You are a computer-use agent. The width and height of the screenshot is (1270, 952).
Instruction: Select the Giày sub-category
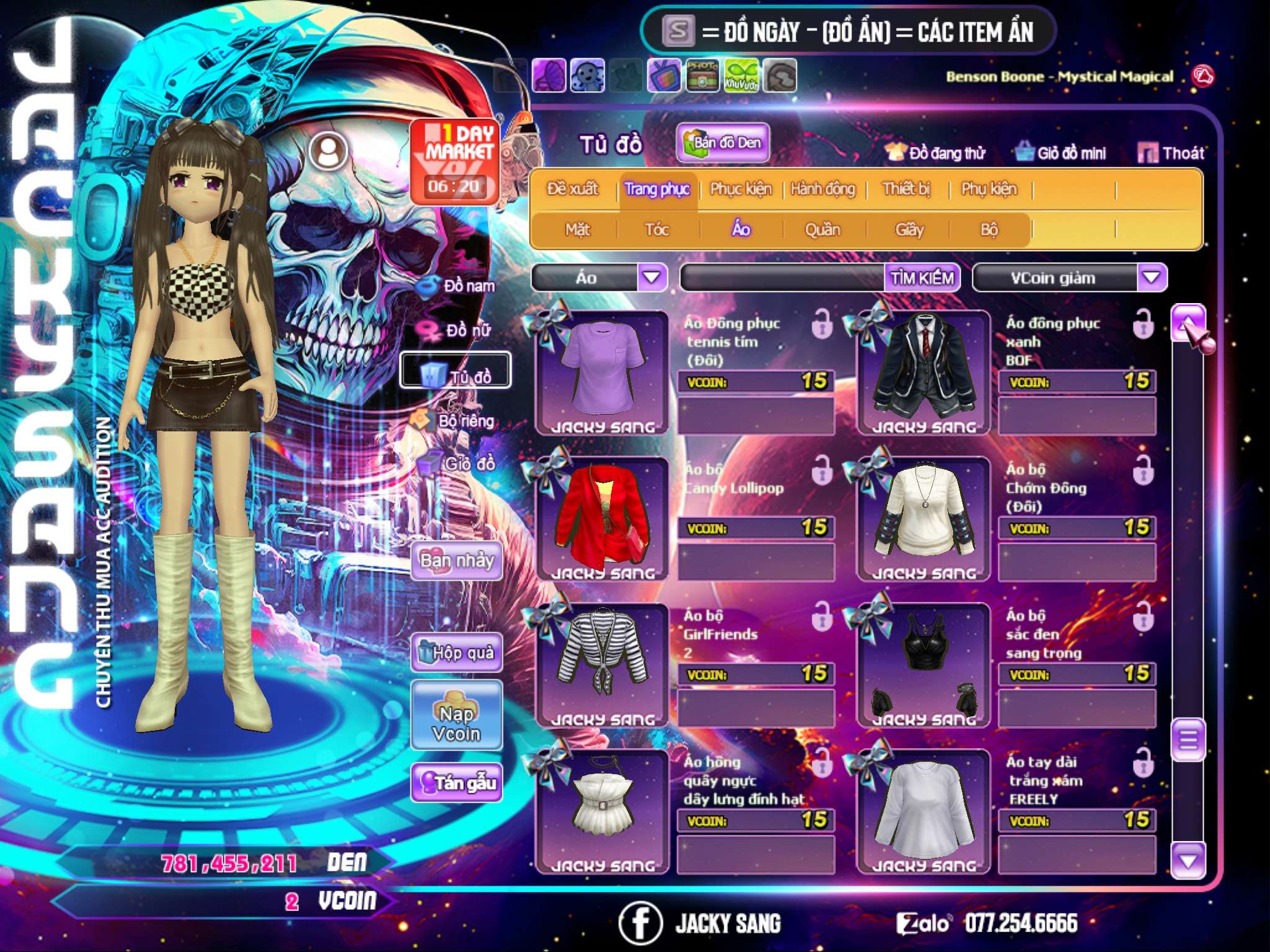click(x=909, y=230)
